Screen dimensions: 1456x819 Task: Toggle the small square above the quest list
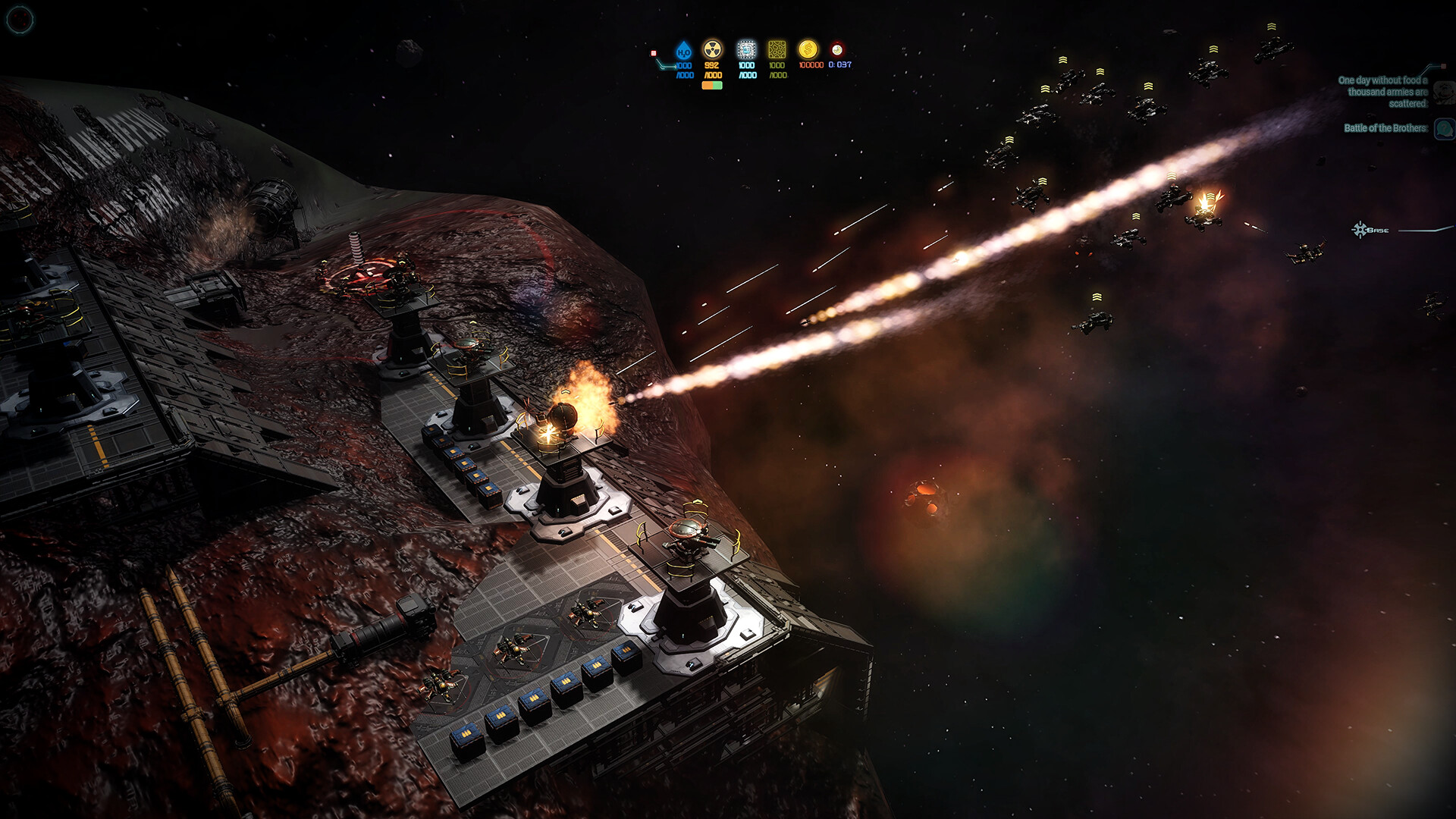point(1443,67)
